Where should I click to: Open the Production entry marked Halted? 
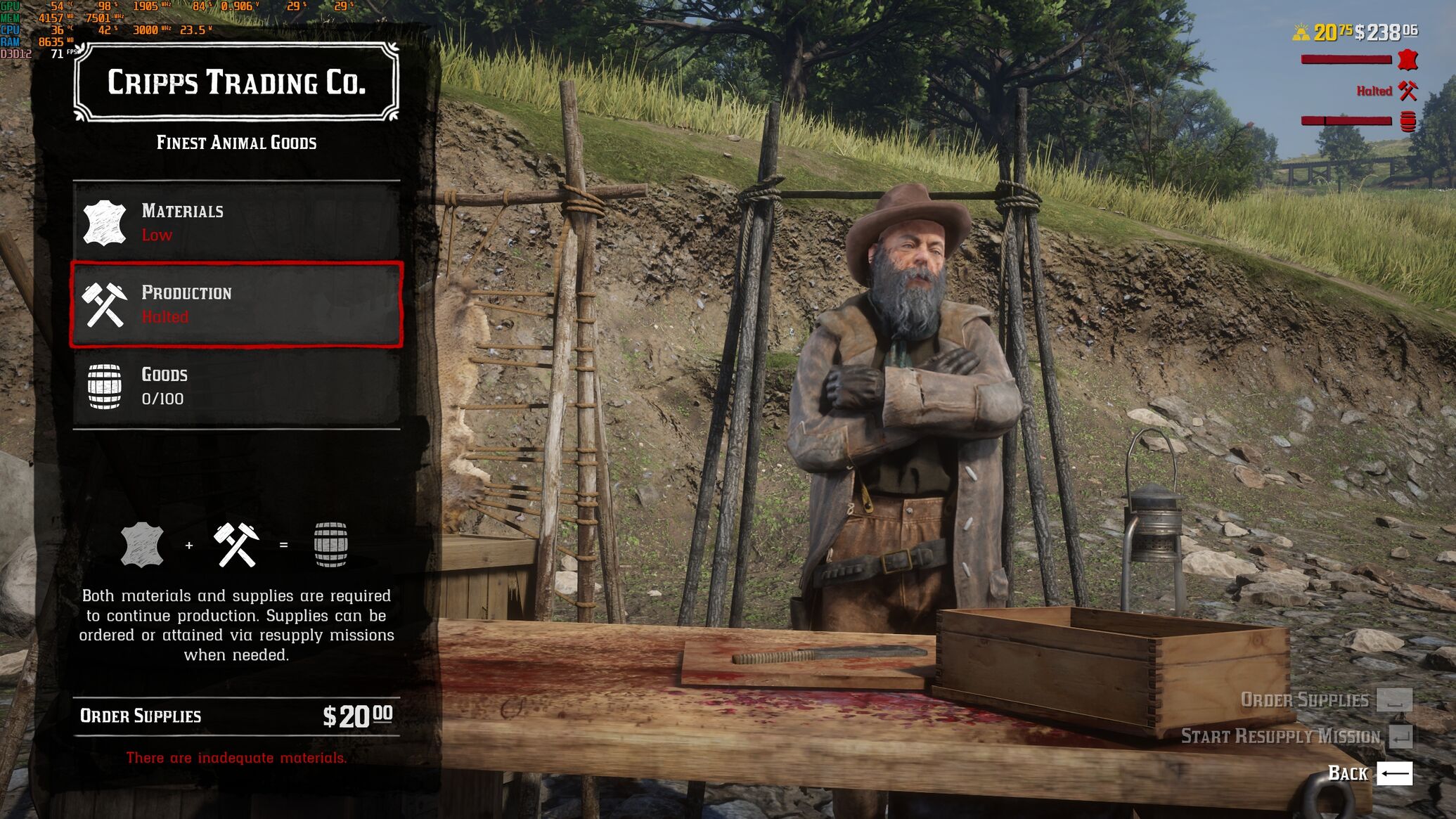[236, 304]
